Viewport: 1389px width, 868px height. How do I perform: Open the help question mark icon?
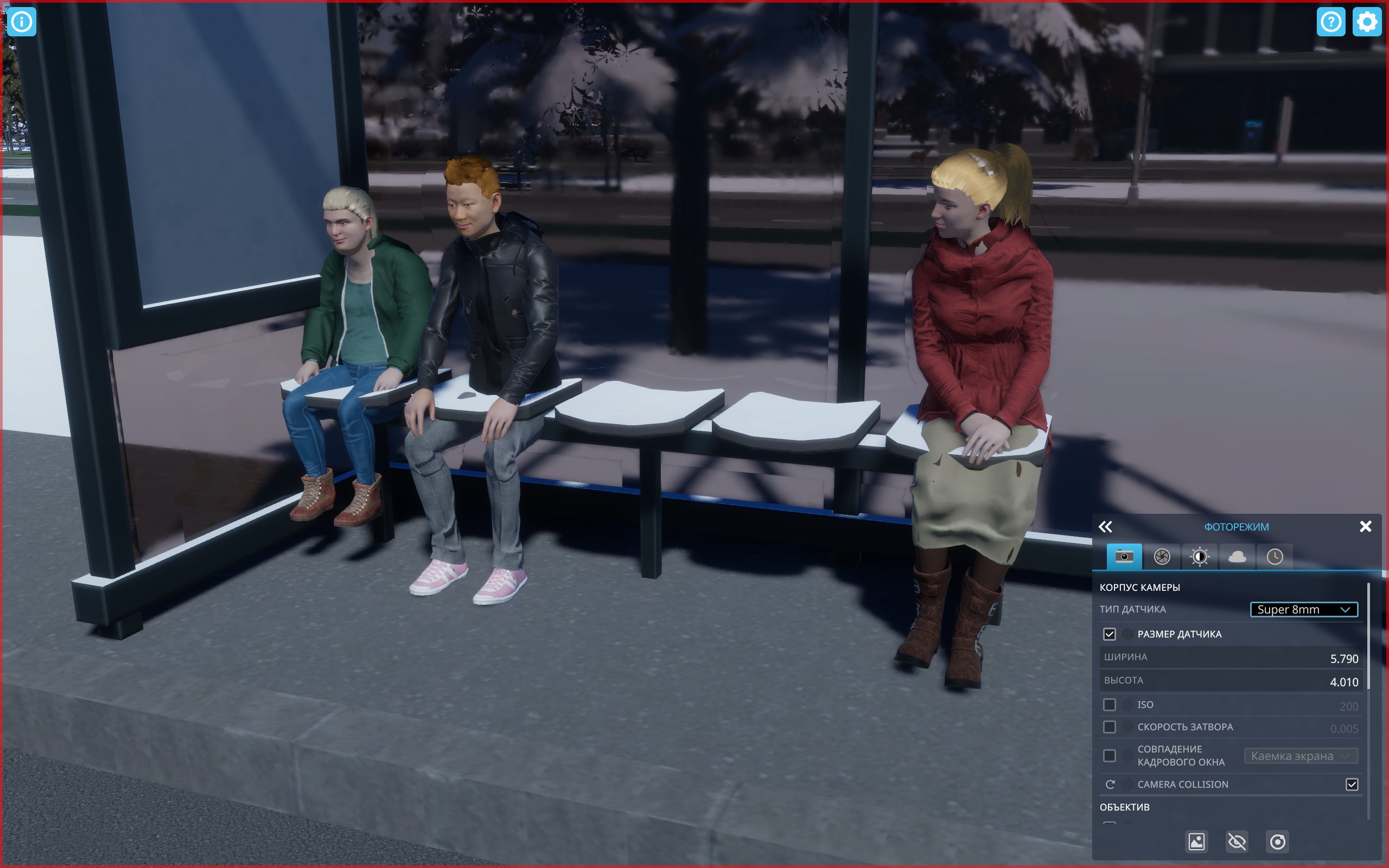tap(1330, 22)
